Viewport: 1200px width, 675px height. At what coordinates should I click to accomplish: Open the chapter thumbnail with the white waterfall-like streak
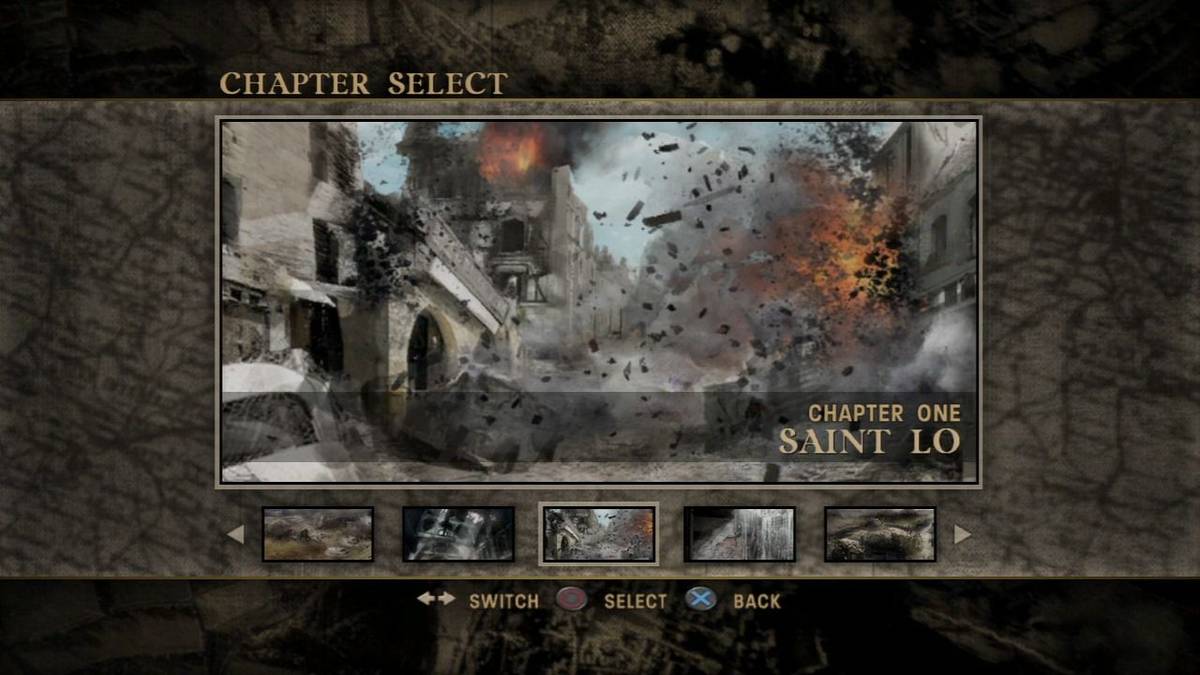[x=739, y=534]
